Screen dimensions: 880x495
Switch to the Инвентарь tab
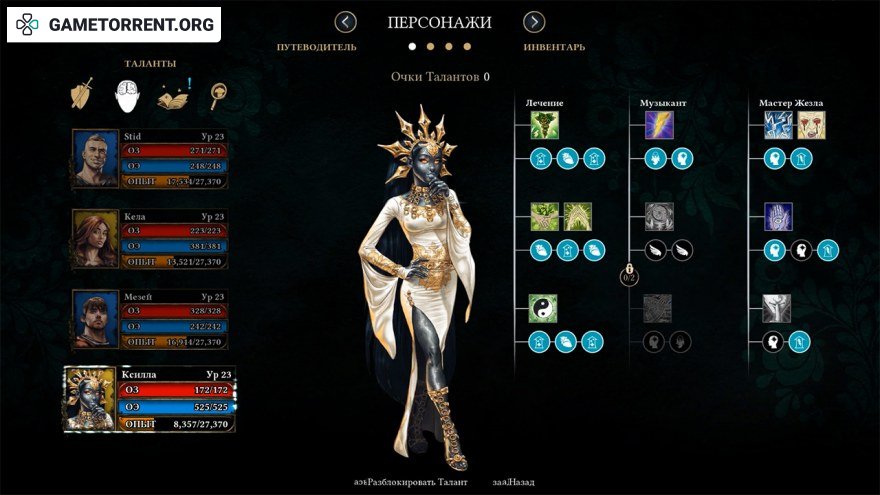point(554,47)
